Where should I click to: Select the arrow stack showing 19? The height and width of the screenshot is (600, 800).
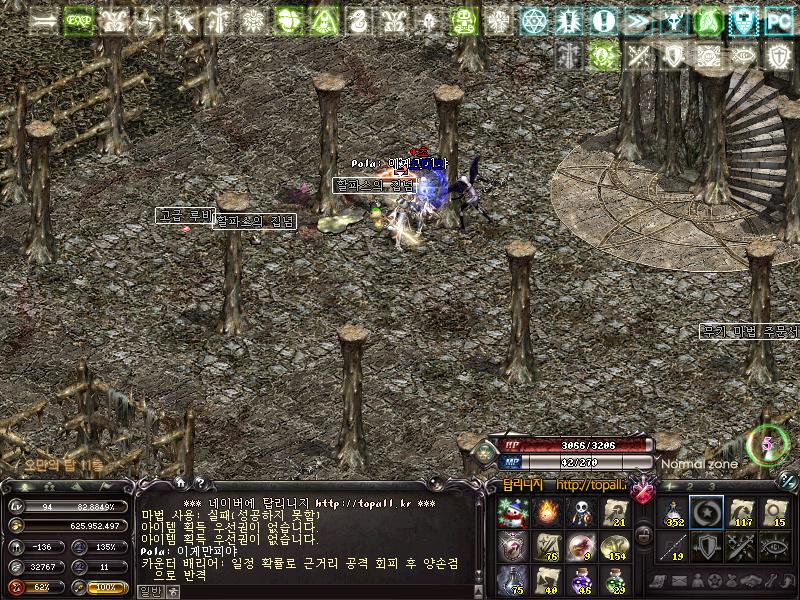(x=673, y=547)
